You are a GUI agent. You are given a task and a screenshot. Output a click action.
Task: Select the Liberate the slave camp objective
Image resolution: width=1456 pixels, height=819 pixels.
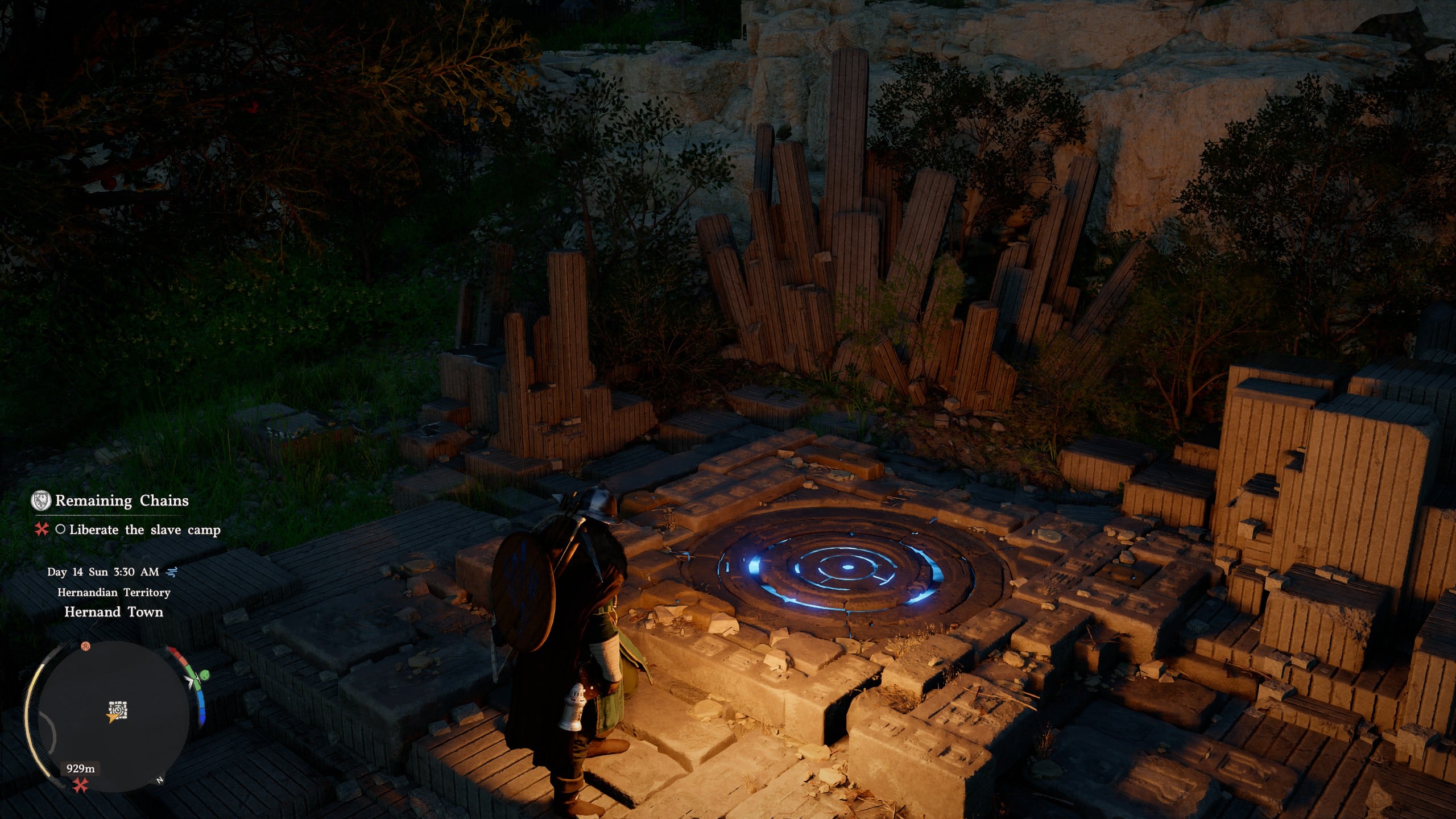144,530
